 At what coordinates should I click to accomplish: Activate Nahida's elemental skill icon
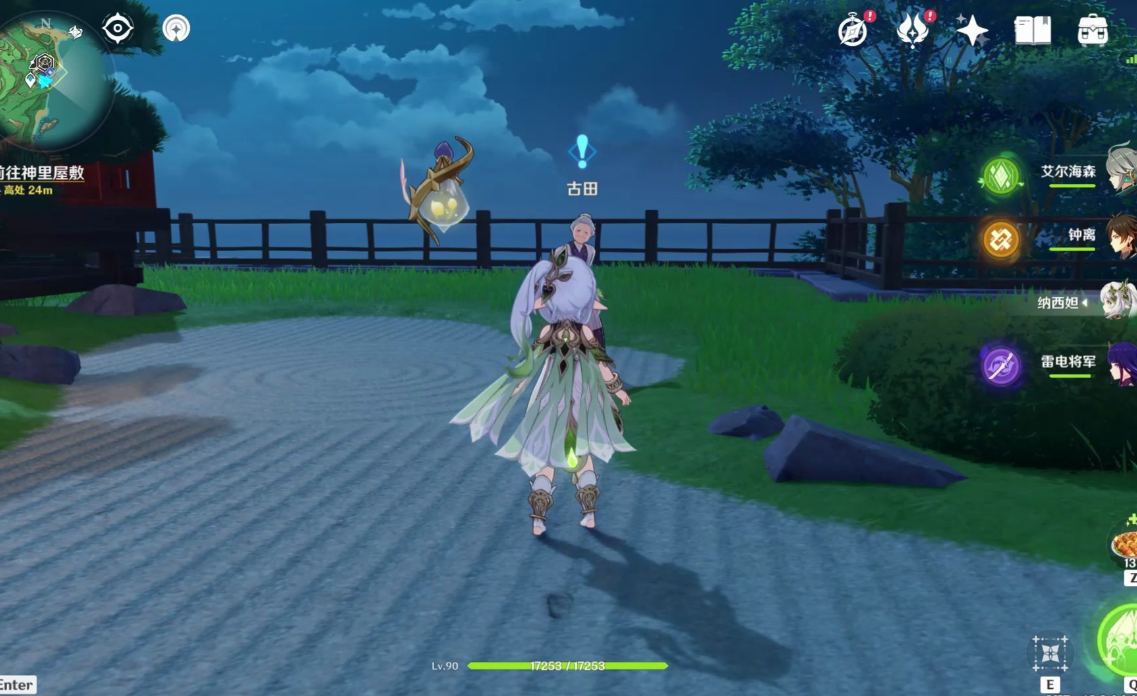click(x=1050, y=653)
